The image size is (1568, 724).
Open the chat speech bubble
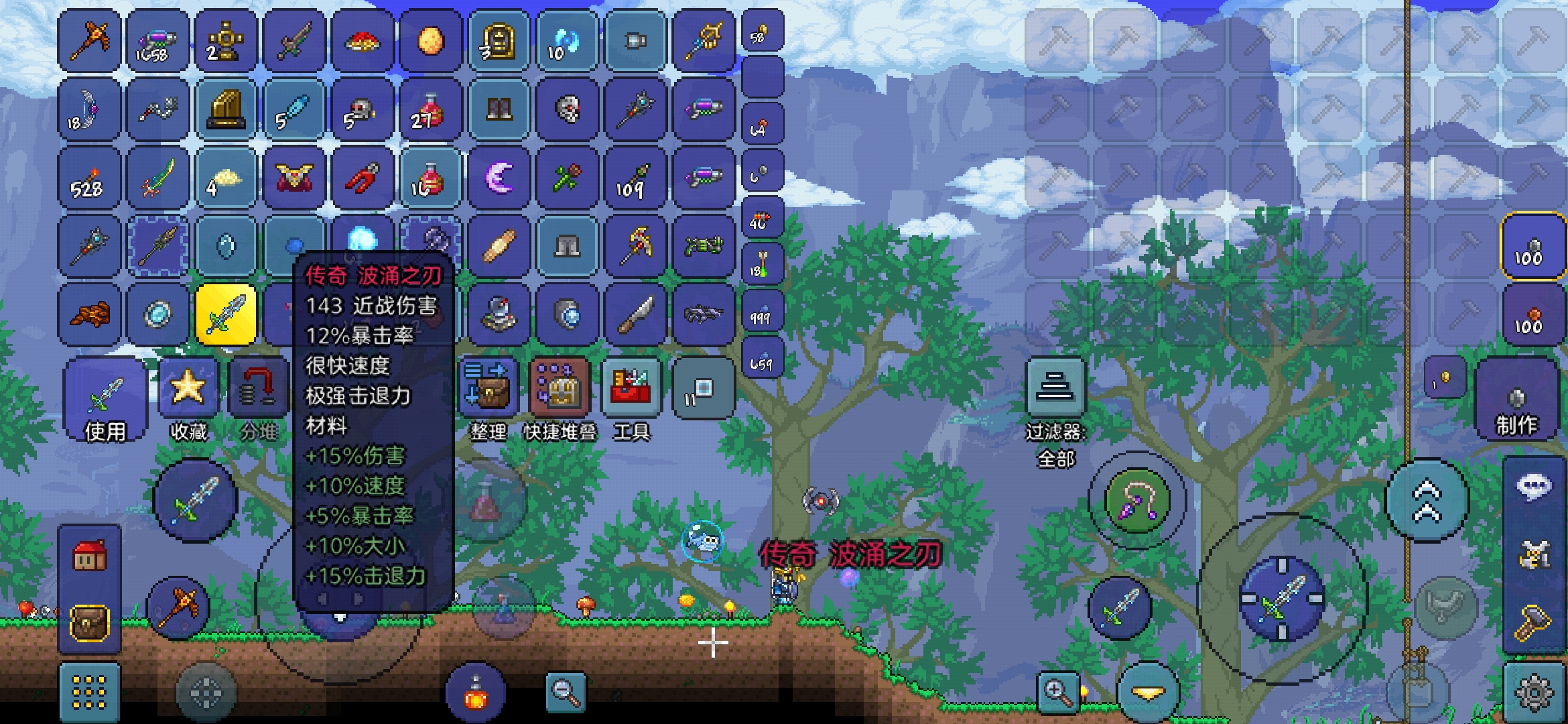(x=1534, y=486)
